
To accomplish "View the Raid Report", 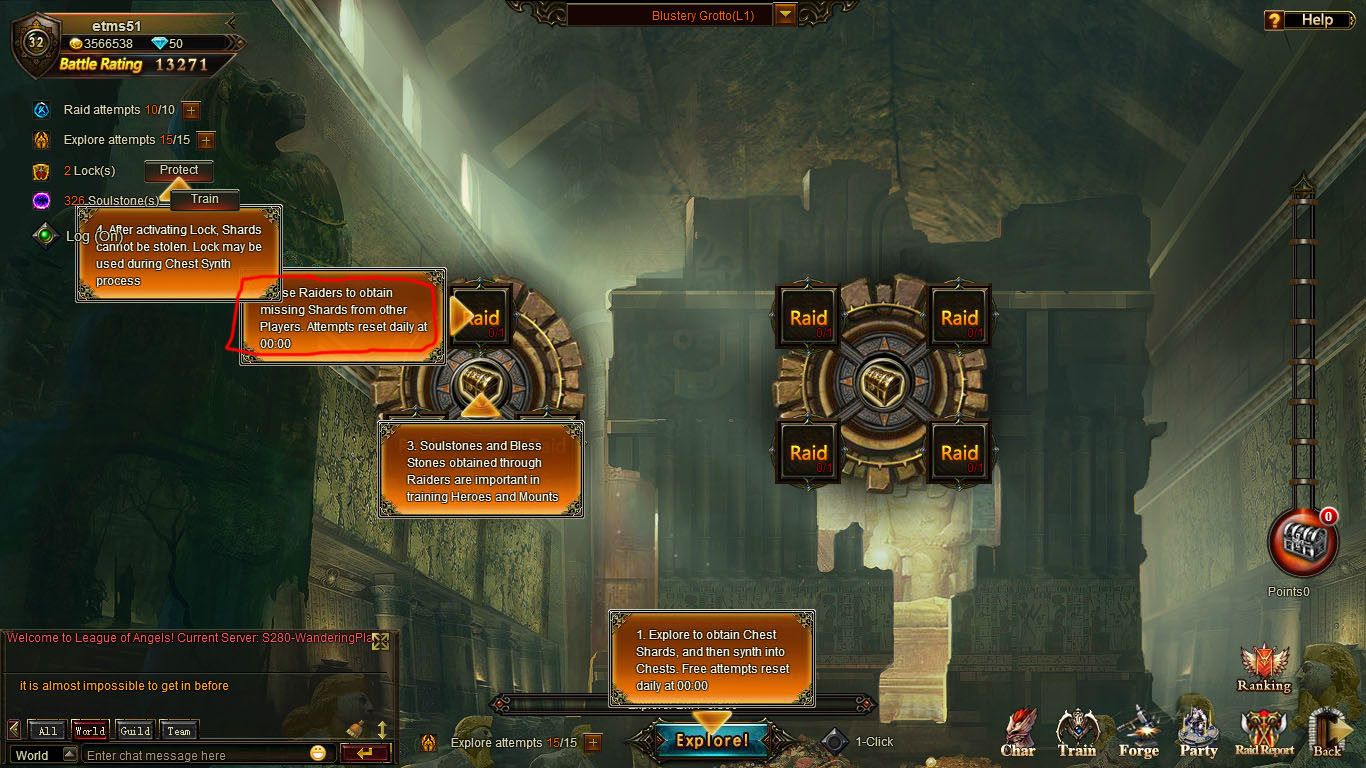I will (1263, 735).
